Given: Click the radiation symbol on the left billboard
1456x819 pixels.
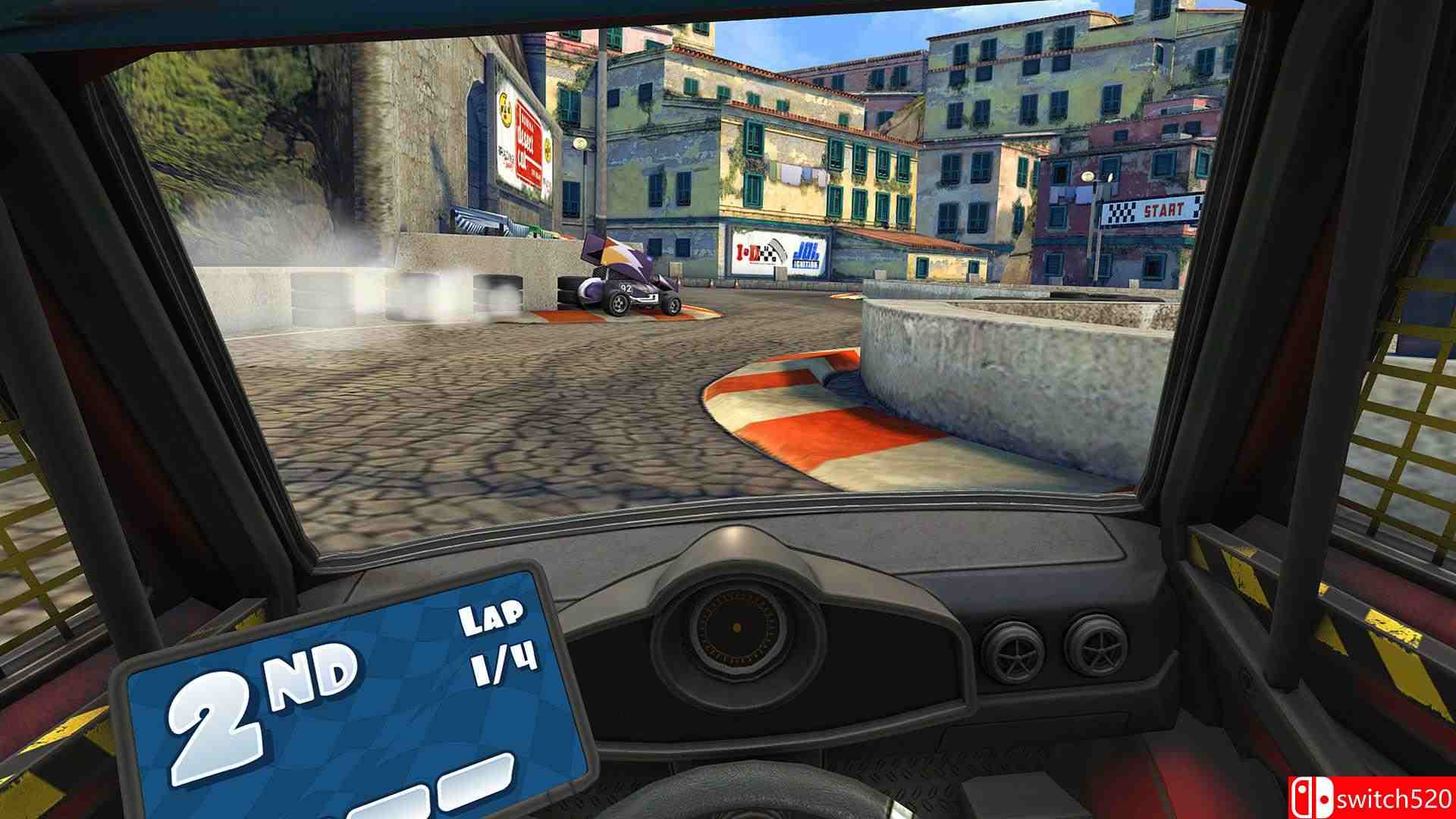Looking at the screenshot, I should pyautogui.click(x=506, y=109).
